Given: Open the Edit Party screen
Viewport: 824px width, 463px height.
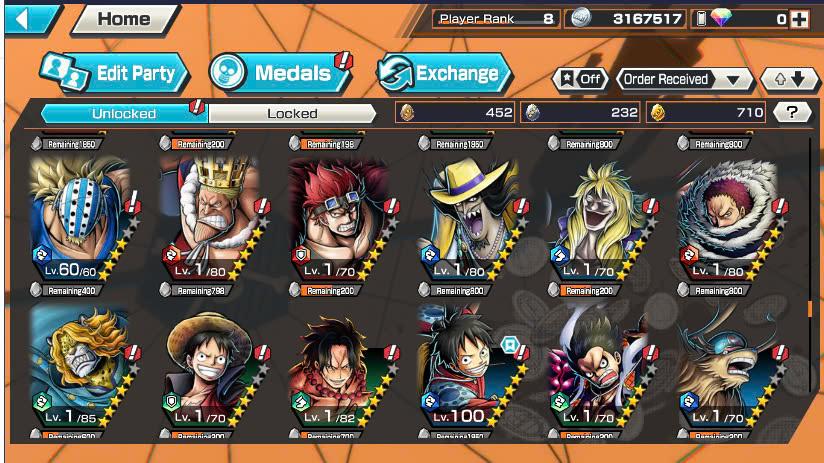Looking at the screenshot, I should click(115, 72).
